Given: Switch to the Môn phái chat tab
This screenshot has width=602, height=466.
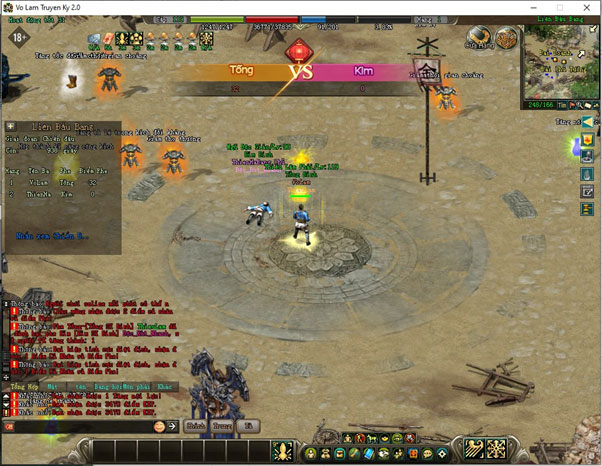Looking at the screenshot, I should [x=134, y=385].
